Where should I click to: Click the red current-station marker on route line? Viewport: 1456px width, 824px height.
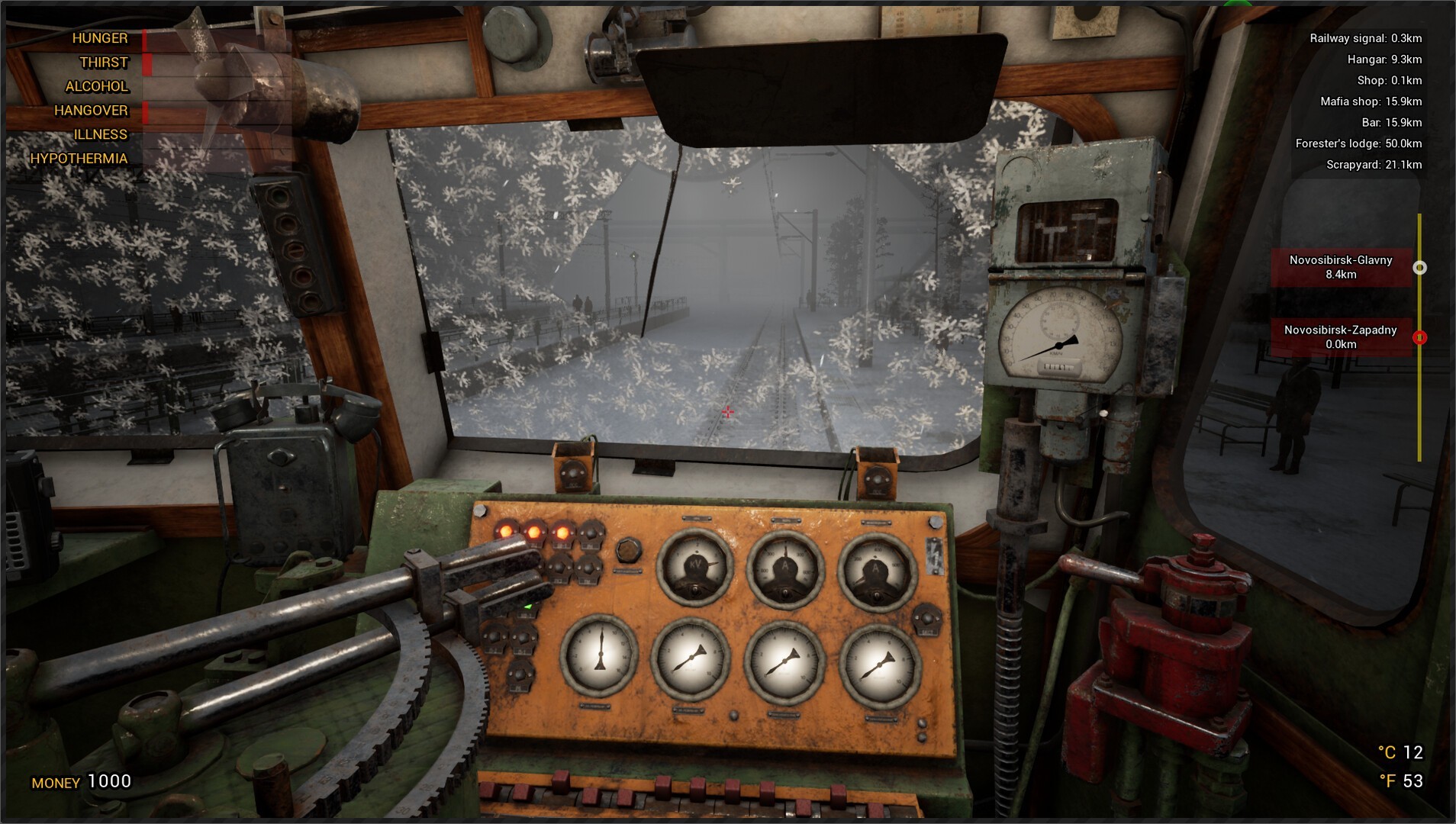tap(1419, 337)
